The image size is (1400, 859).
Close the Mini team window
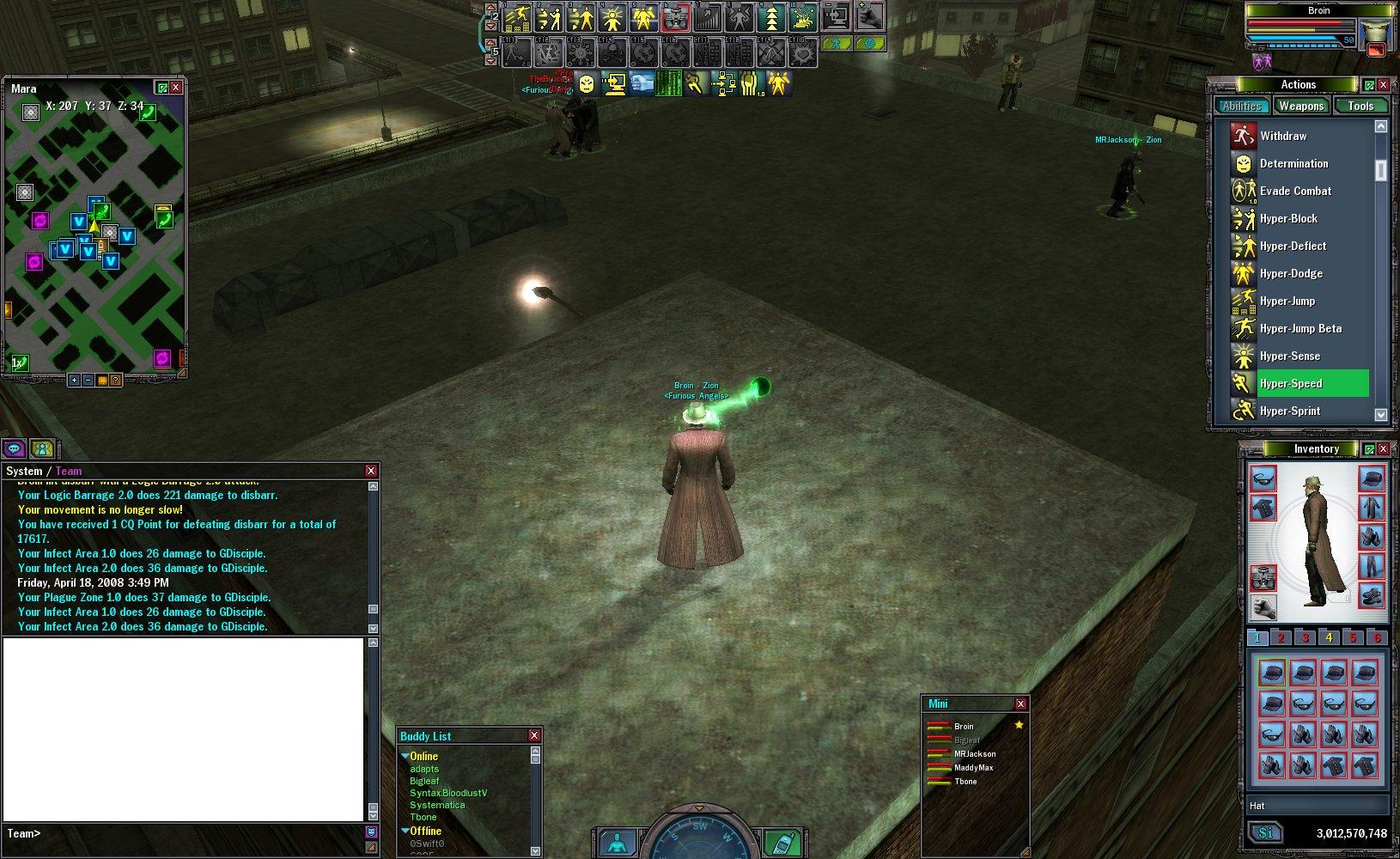point(1020,704)
